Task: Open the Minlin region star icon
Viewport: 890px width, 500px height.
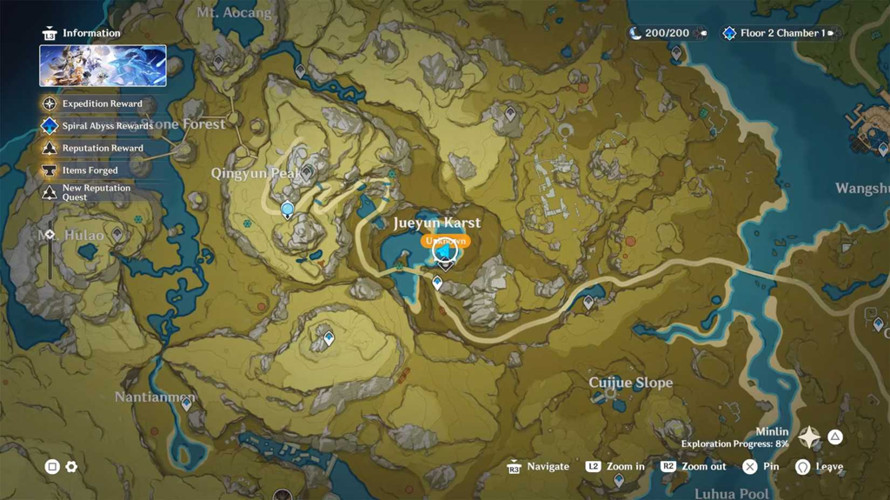Action: pyautogui.click(x=809, y=438)
